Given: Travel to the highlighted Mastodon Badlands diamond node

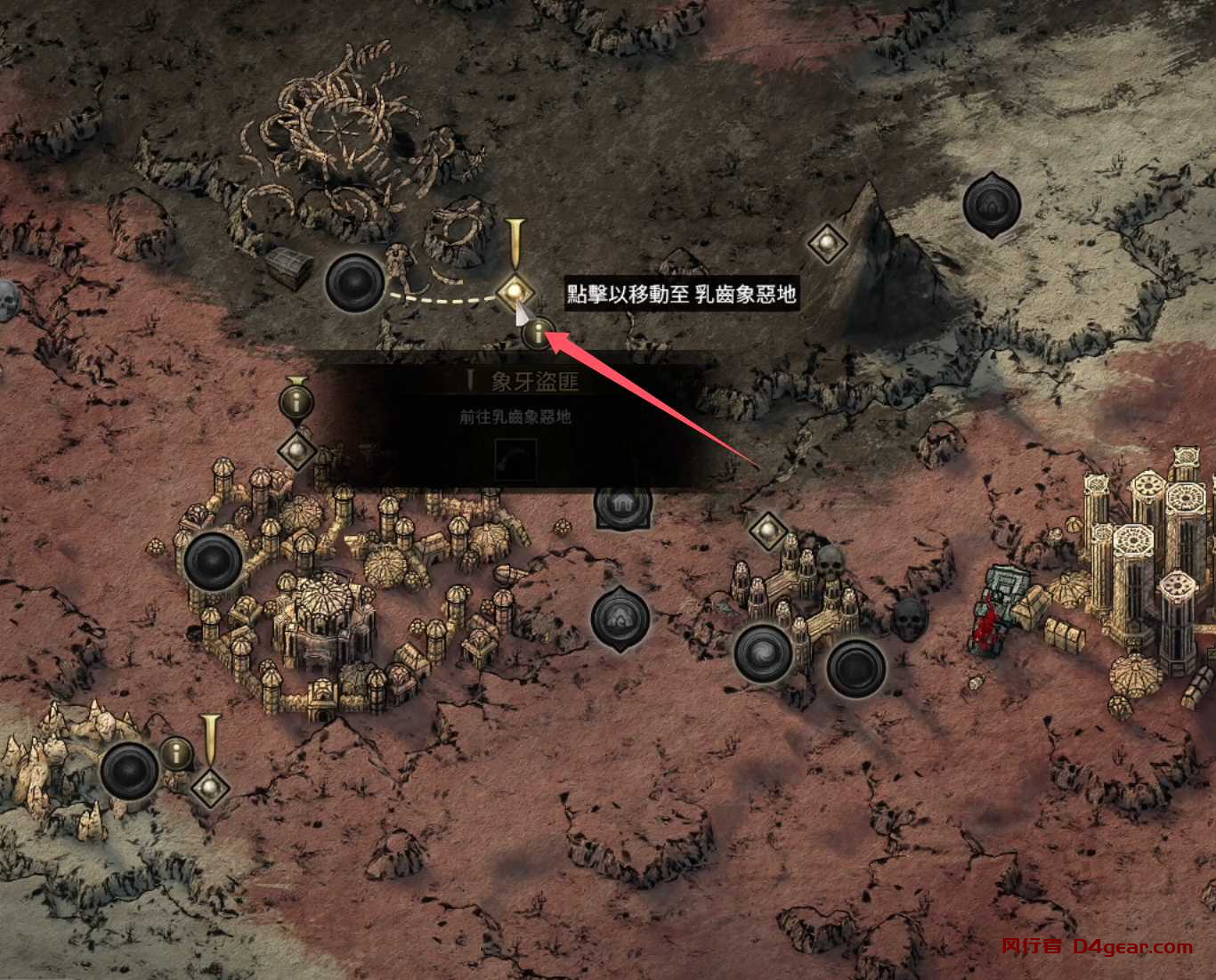Looking at the screenshot, I should click(x=514, y=290).
